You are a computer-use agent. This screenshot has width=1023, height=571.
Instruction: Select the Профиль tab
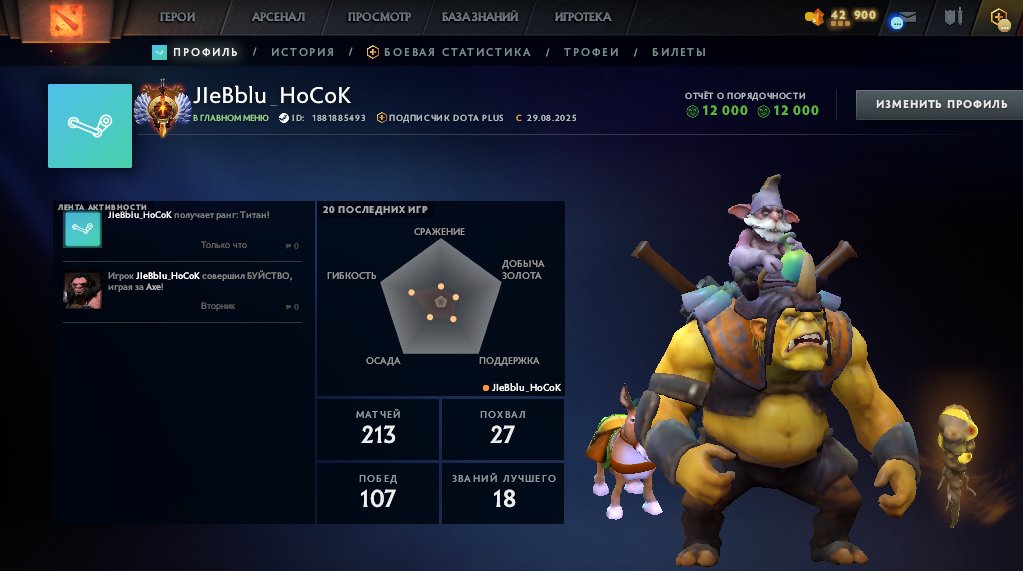pyautogui.click(x=196, y=52)
